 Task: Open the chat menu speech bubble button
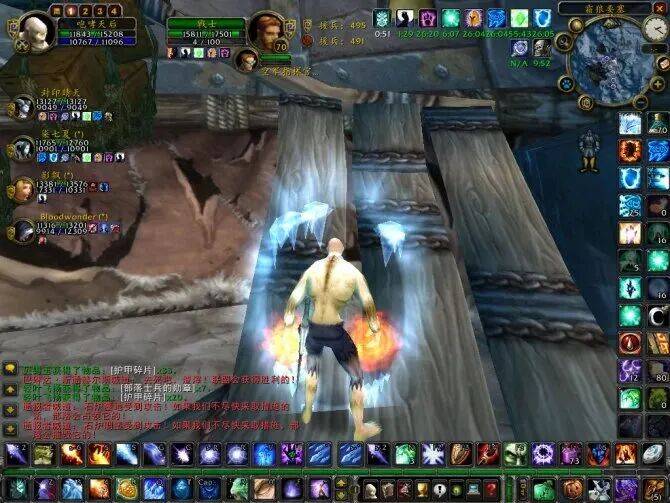click(x=9, y=369)
